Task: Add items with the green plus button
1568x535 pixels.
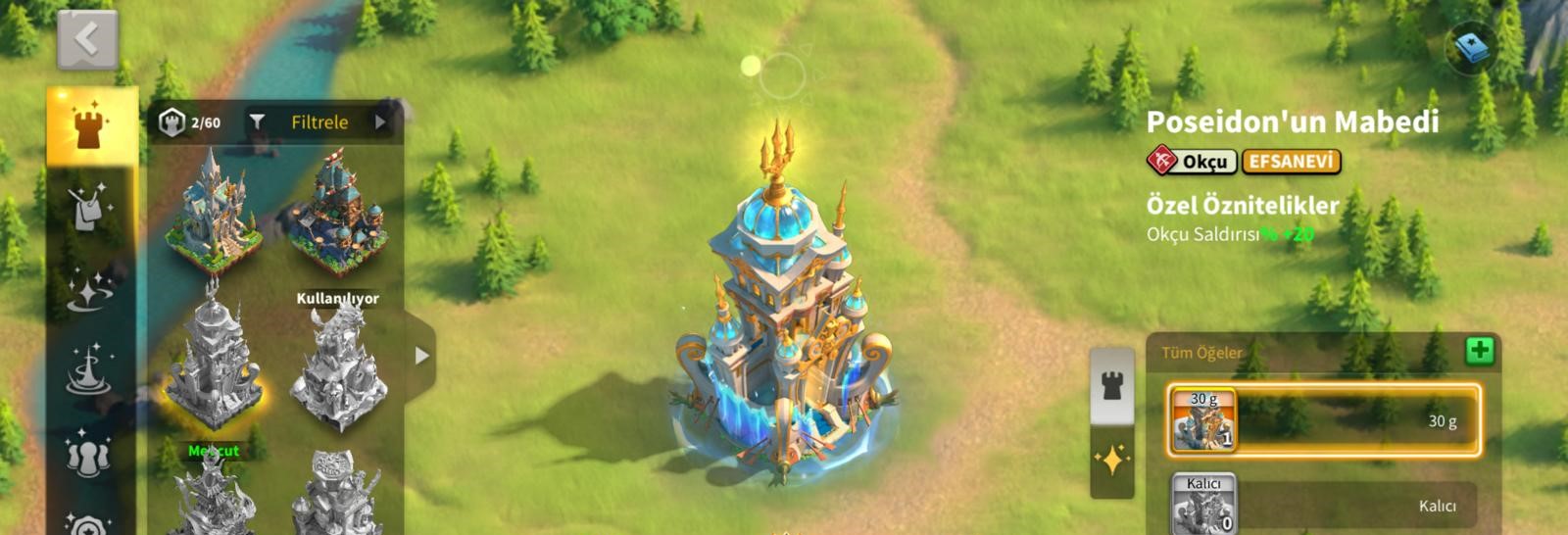Action: [1480, 351]
